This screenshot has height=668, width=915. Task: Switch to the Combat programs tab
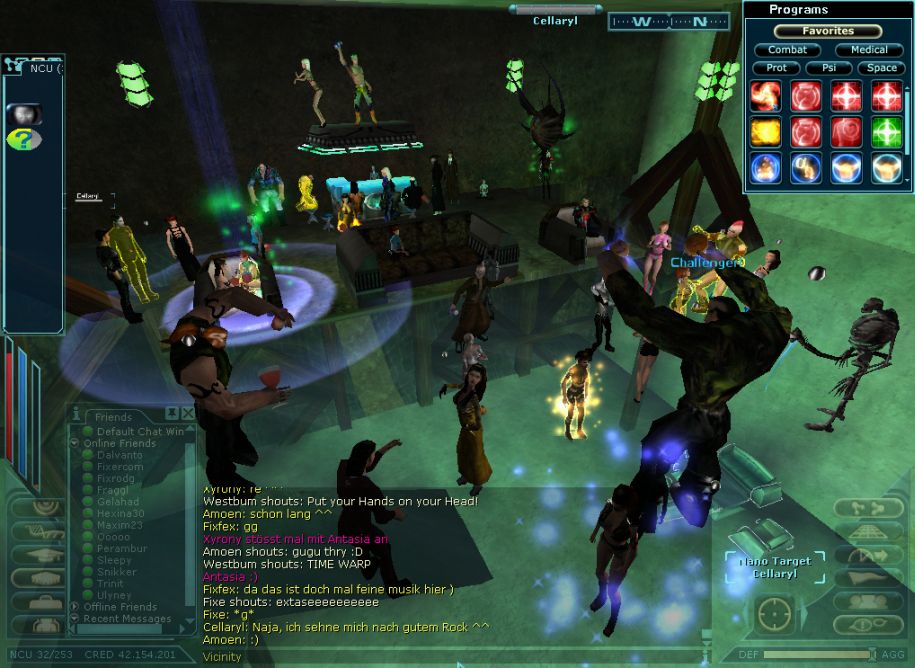[787, 50]
